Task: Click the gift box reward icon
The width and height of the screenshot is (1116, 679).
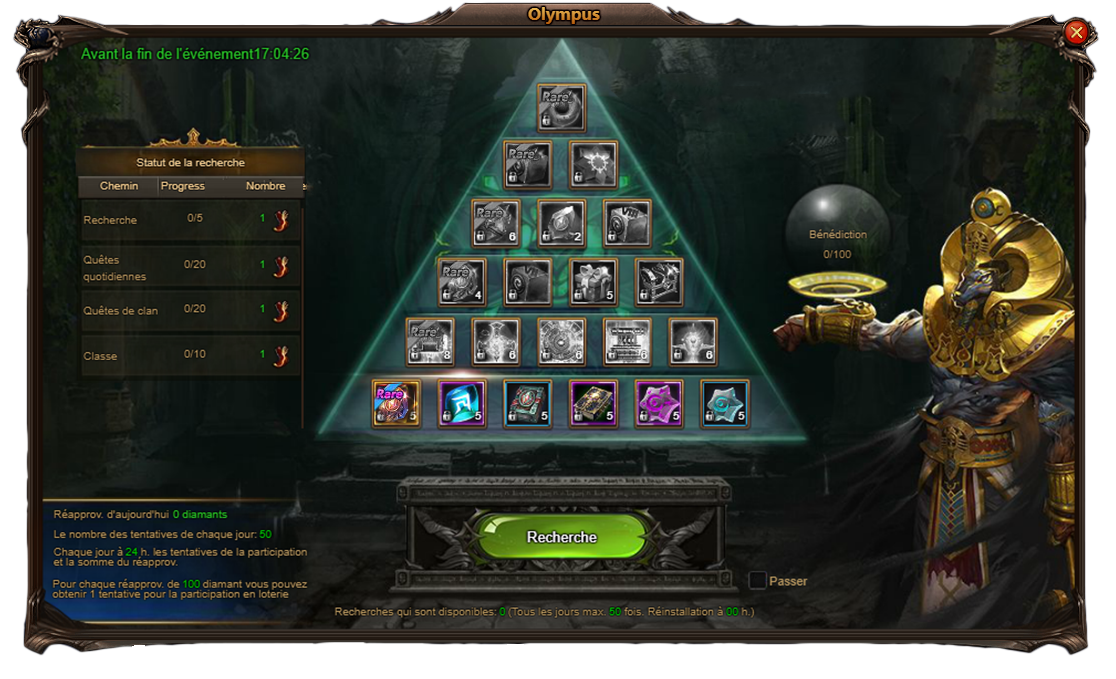Action: tap(593, 282)
